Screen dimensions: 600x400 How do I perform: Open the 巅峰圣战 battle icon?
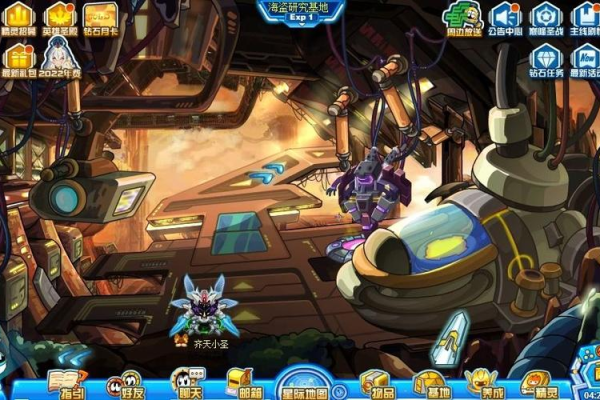pyautogui.click(x=545, y=16)
